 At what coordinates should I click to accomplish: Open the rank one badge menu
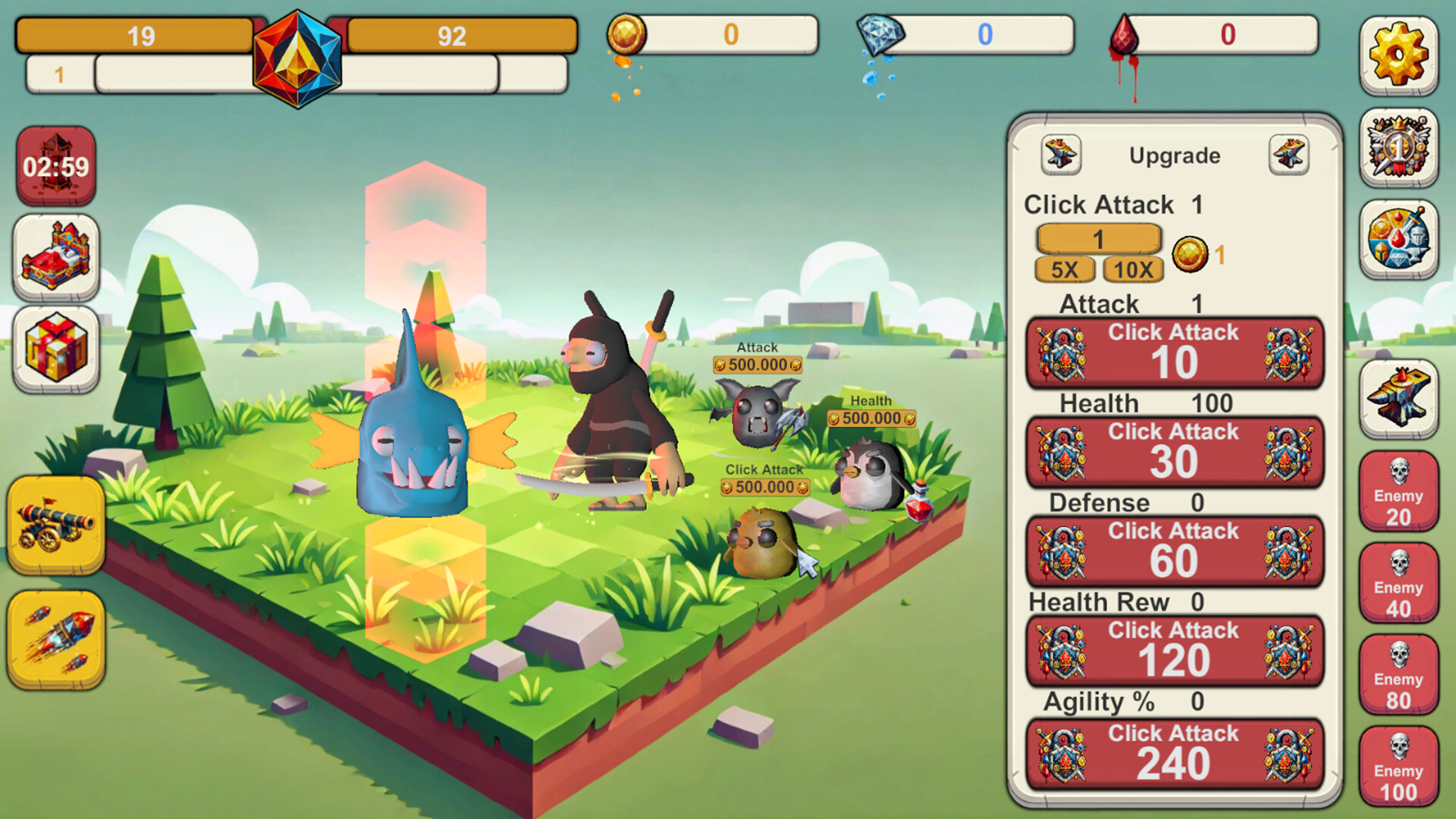[x=1398, y=147]
